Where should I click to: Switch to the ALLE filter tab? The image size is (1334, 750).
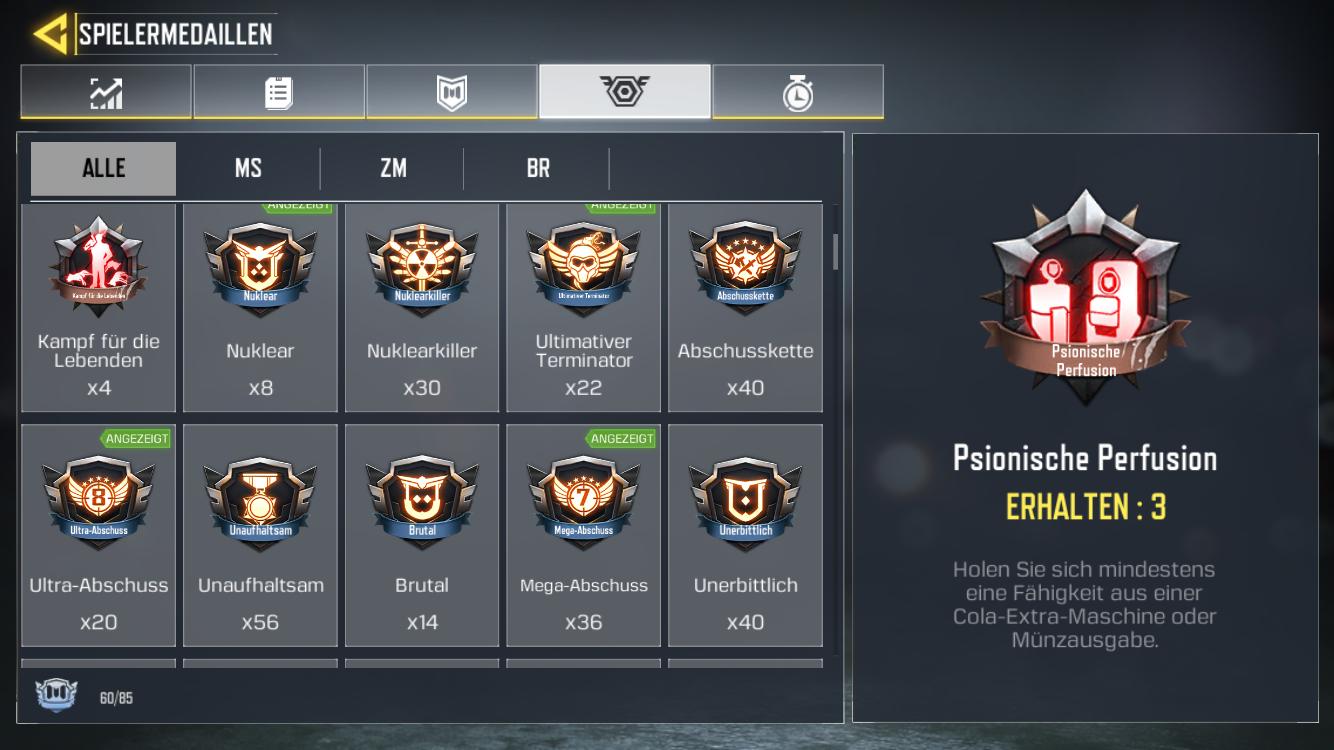point(102,167)
